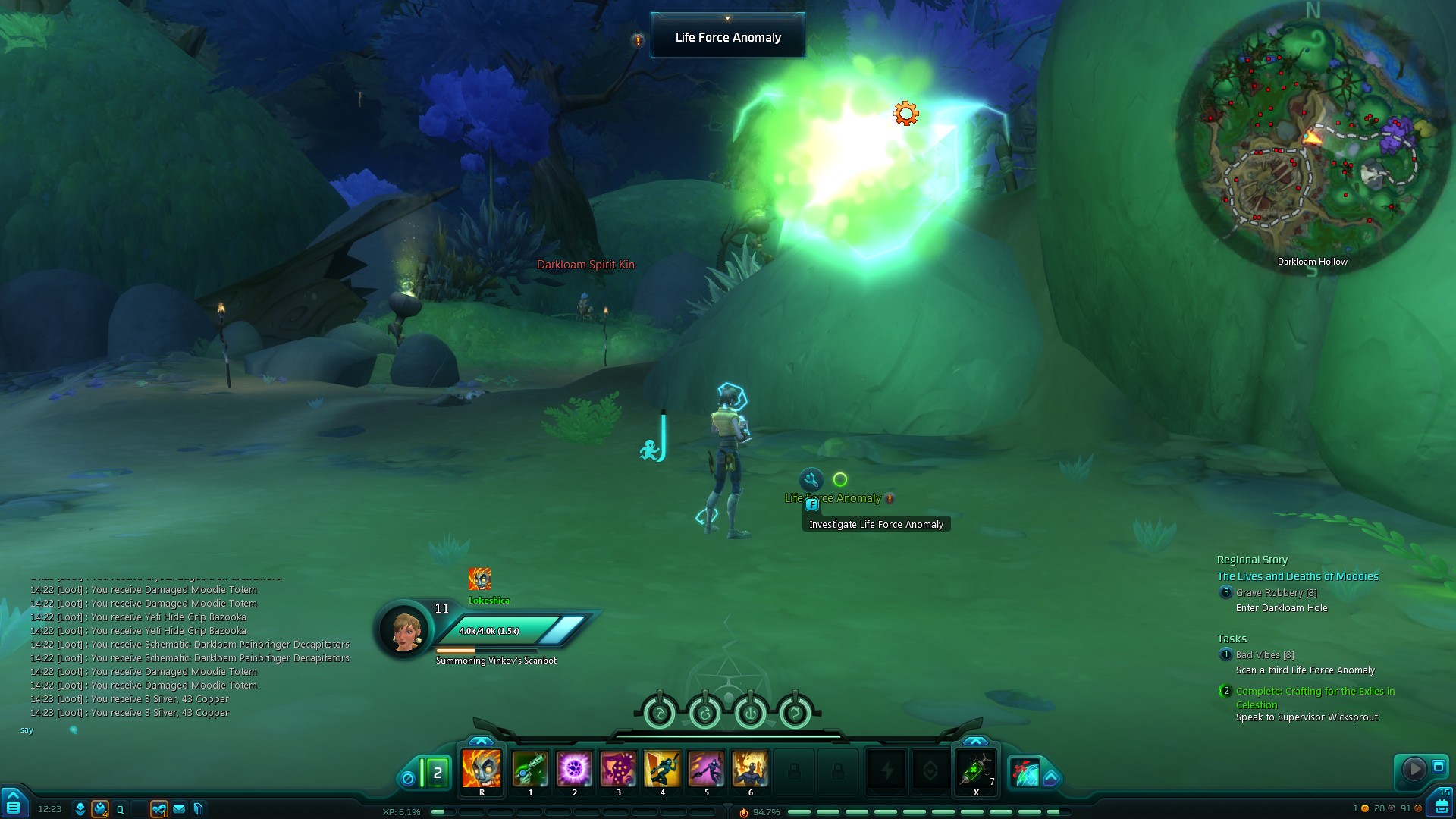
Task: Click the player character portrait
Action: [405, 629]
